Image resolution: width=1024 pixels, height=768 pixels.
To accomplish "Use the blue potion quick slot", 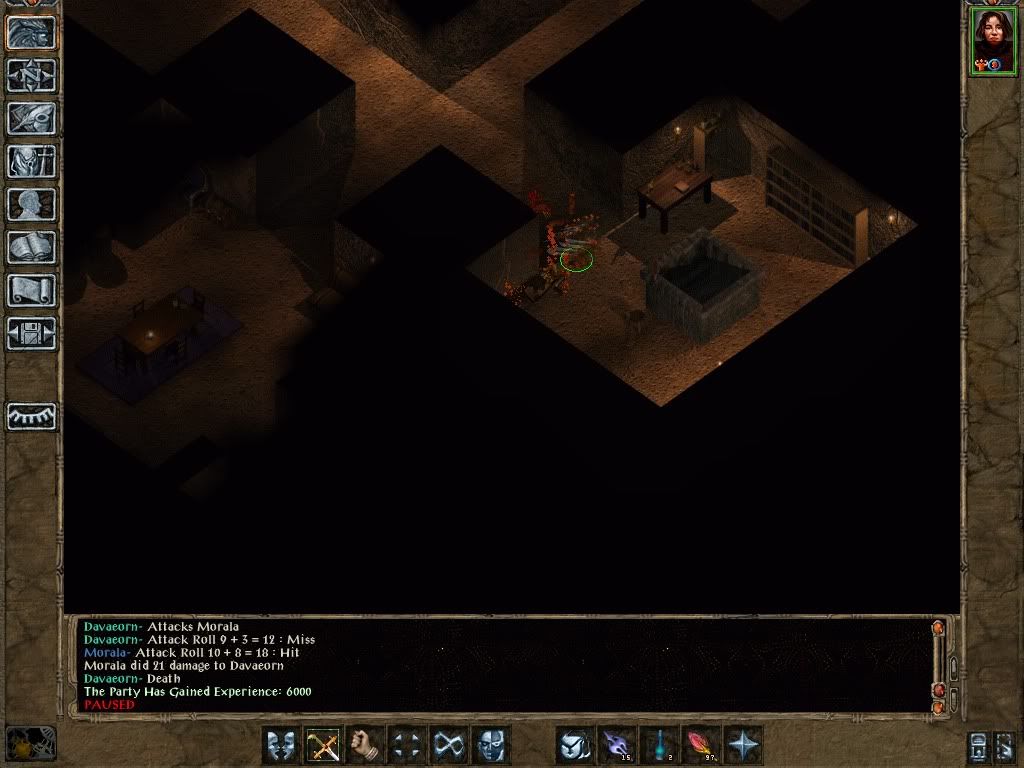I will click(x=659, y=745).
